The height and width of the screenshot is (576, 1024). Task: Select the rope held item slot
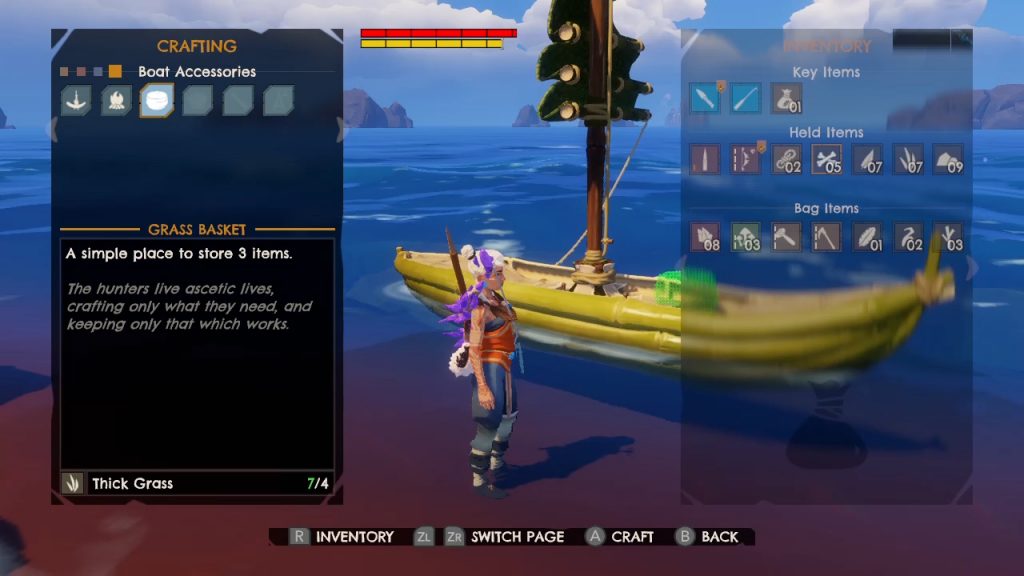[786, 159]
